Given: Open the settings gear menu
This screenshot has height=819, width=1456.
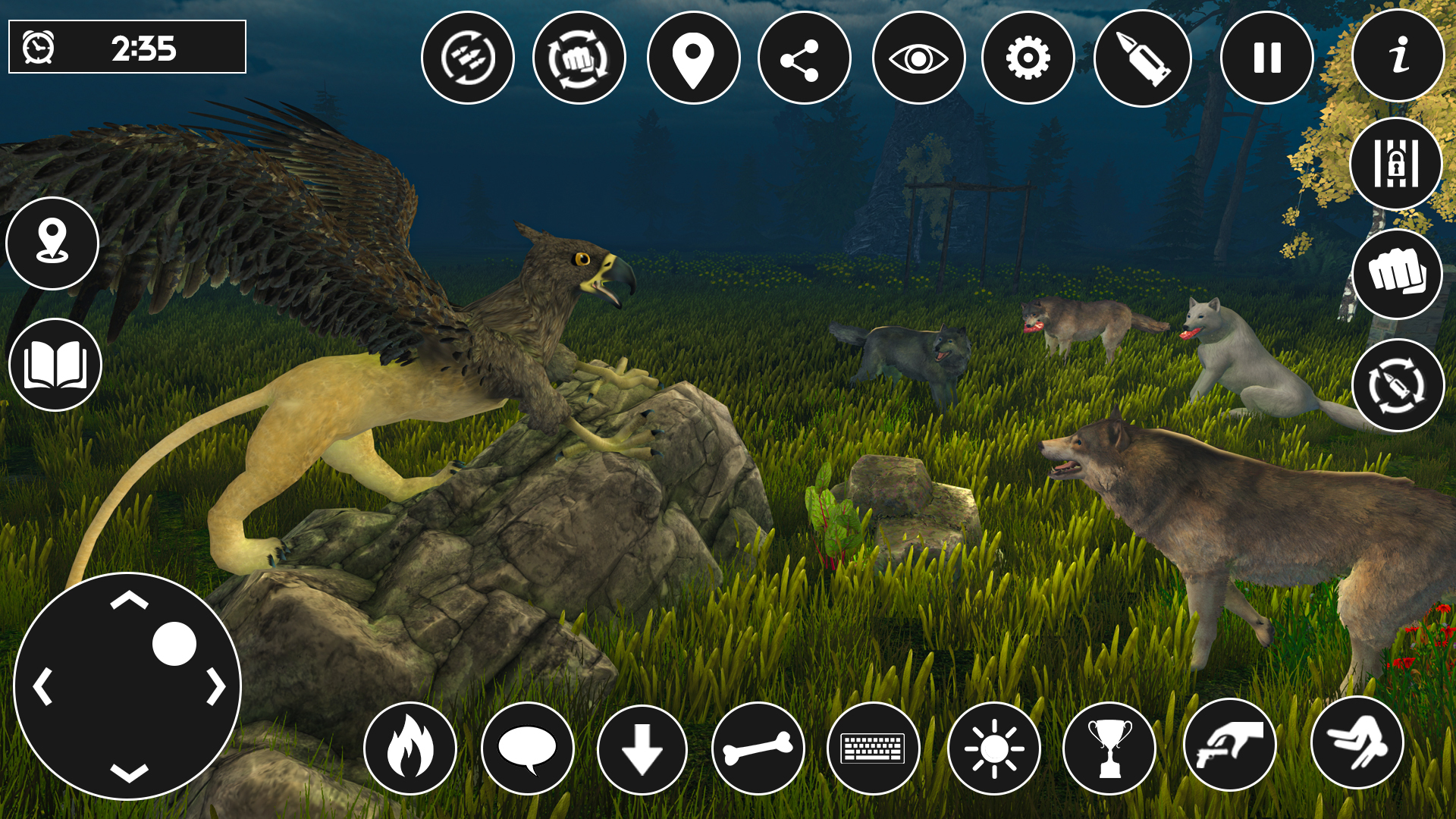Looking at the screenshot, I should coord(1028,57).
